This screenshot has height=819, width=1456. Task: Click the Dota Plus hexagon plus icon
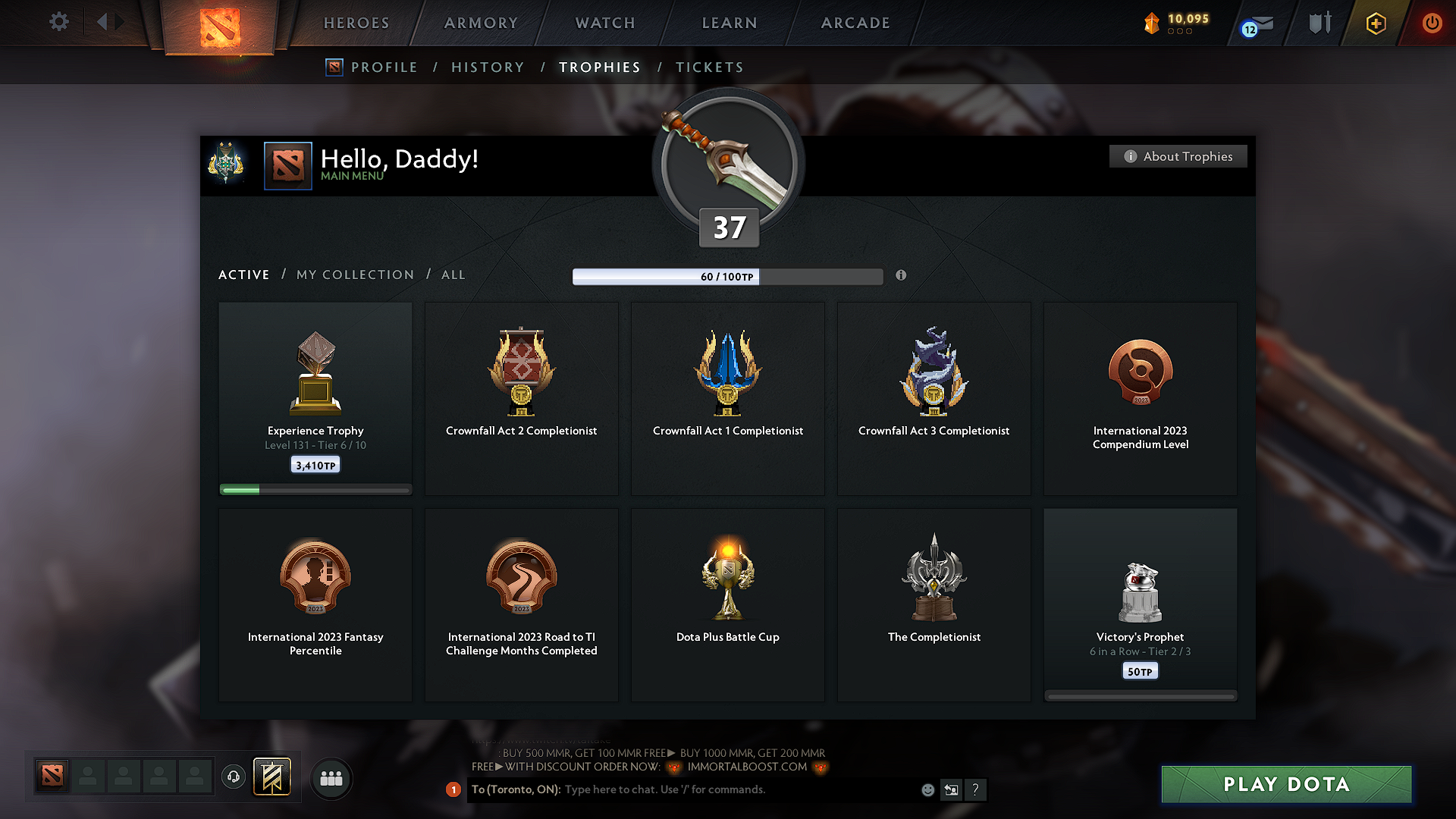click(x=1375, y=23)
